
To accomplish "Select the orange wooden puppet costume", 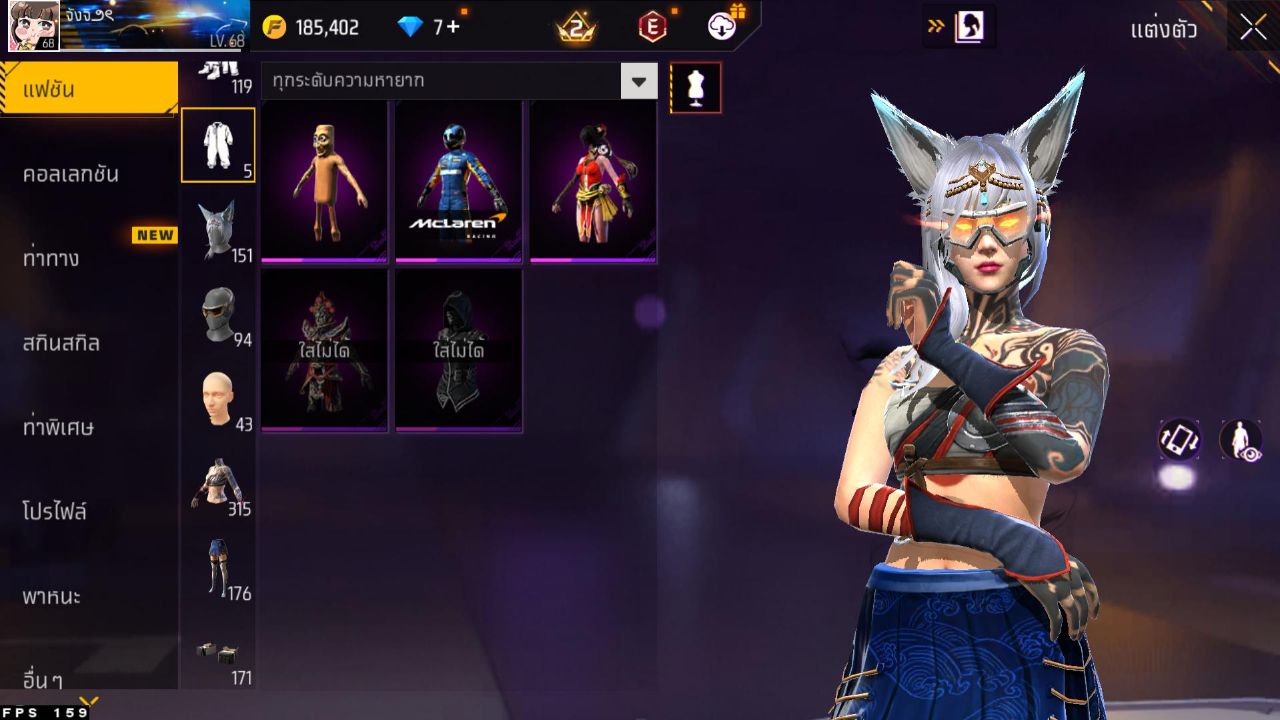I will [324, 182].
